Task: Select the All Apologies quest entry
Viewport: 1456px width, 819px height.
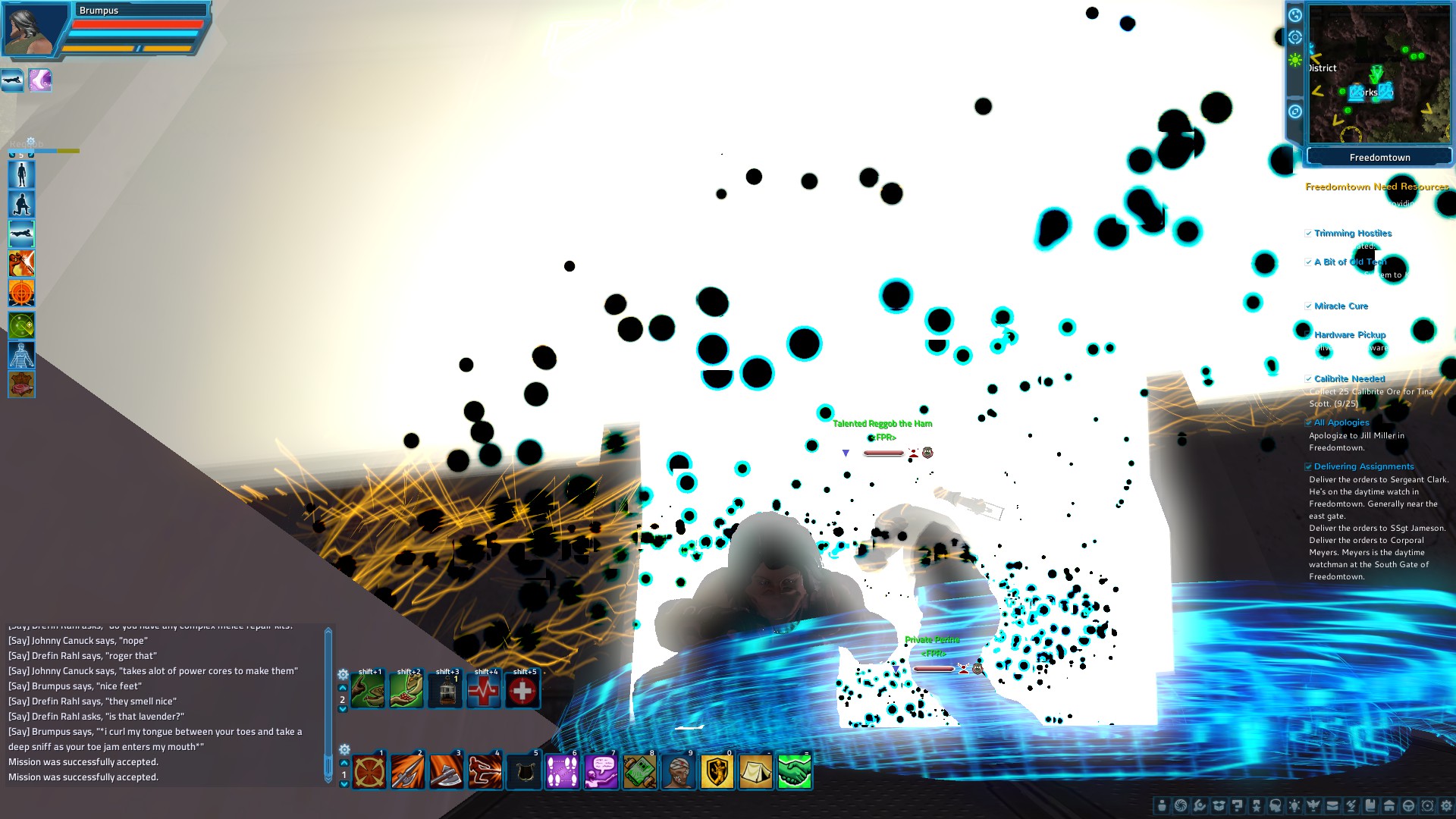Action: pos(1339,422)
